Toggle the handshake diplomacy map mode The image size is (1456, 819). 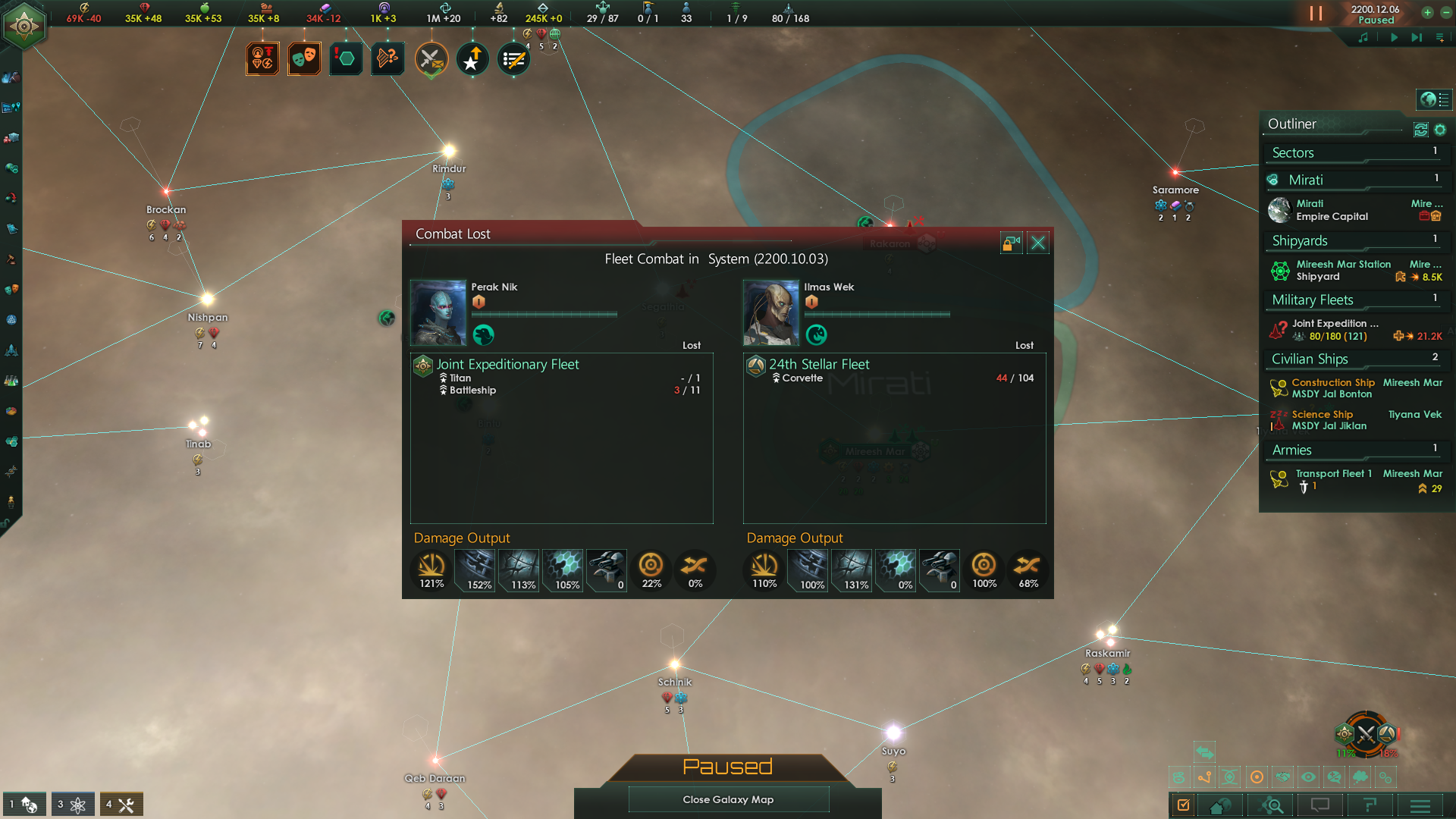point(1284,777)
